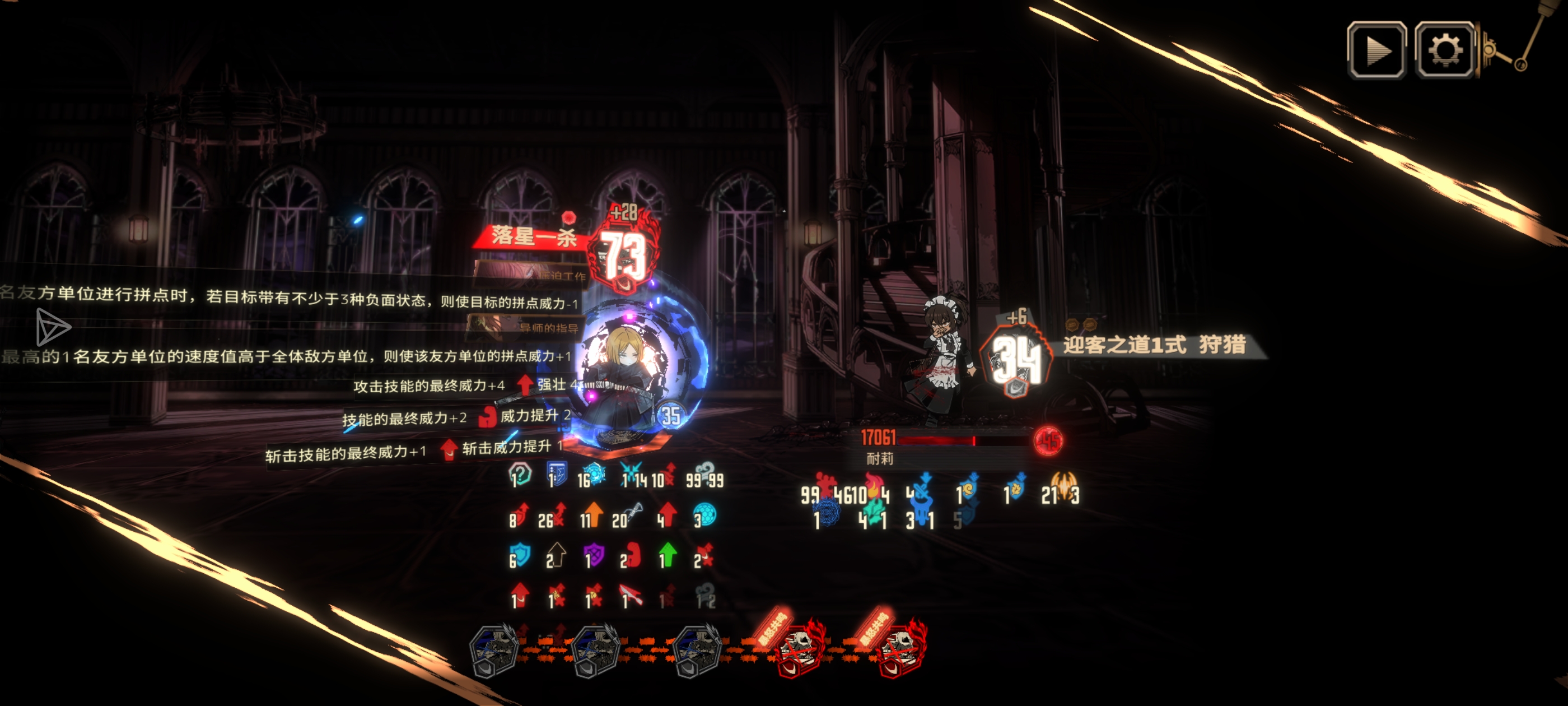Viewport: 1568px width, 706px height.
Task: Click the play speed arrow button
Action: pyautogui.click(x=1376, y=50)
